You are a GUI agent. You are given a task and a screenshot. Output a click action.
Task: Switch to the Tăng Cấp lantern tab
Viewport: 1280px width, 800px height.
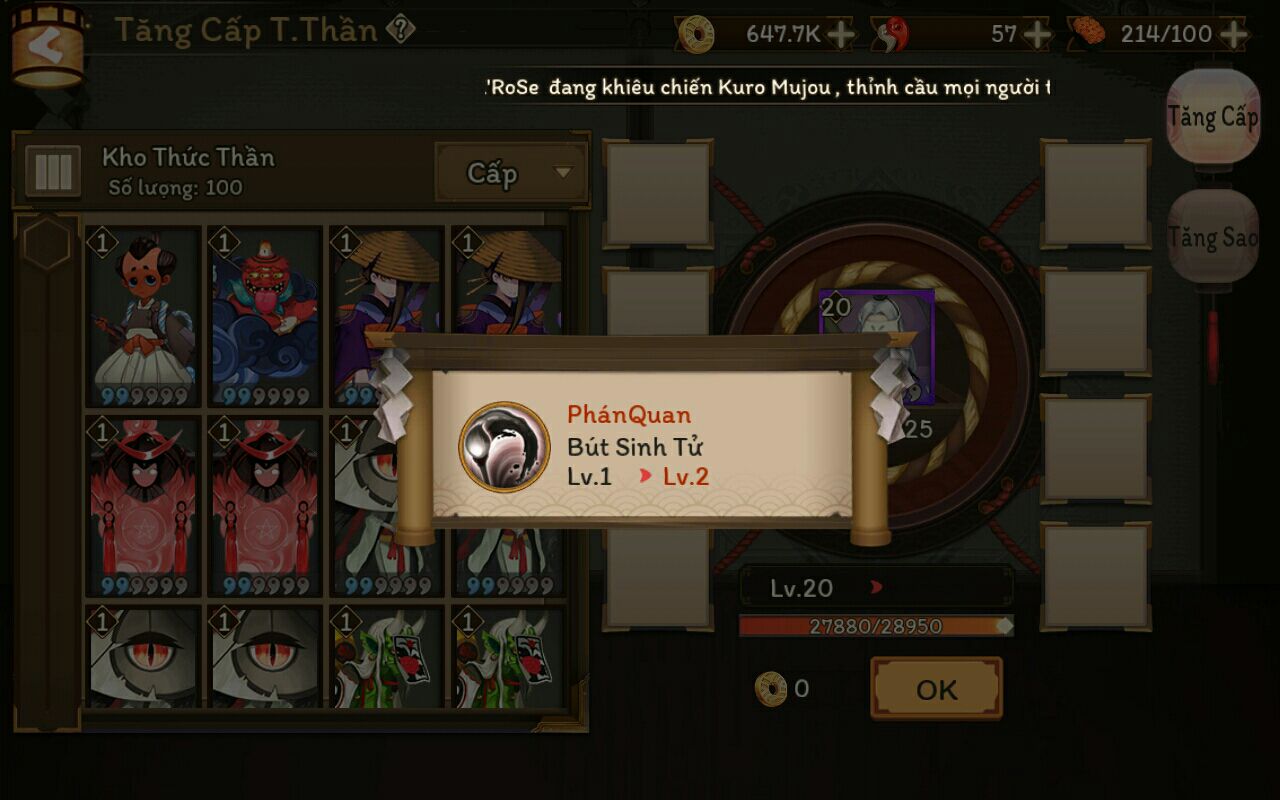coord(1212,118)
